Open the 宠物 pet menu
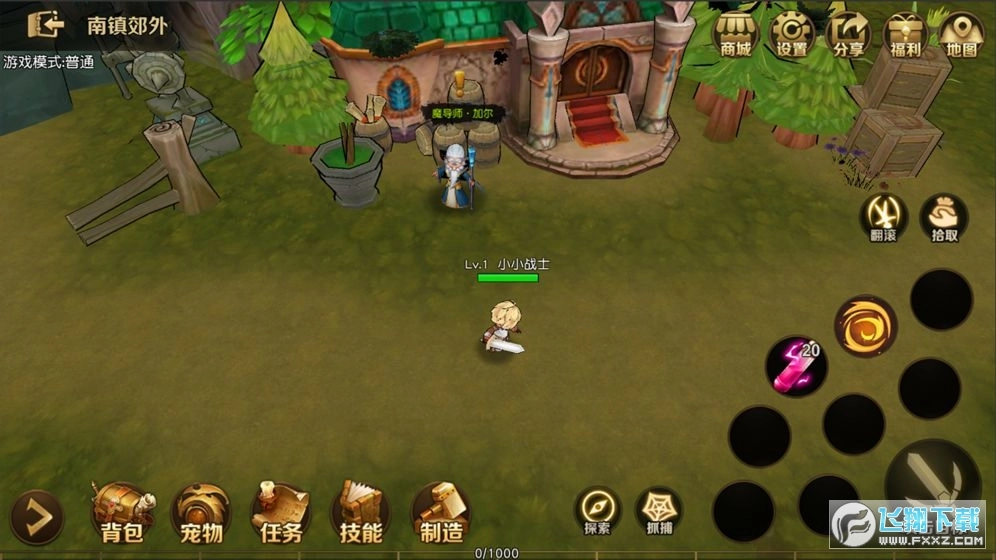 [201, 512]
